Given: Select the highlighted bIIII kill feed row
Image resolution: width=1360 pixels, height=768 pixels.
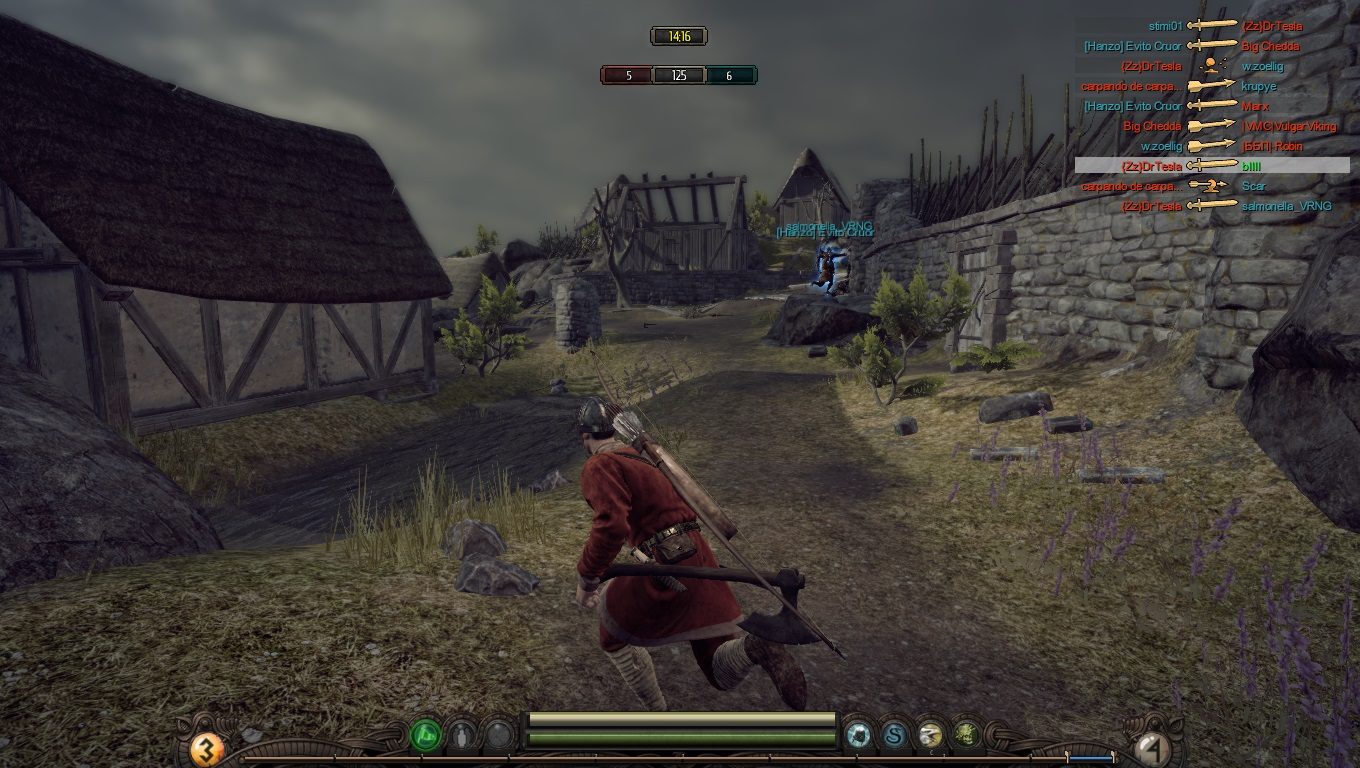Looking at the screenshot, I should [x=1211, y=166].
